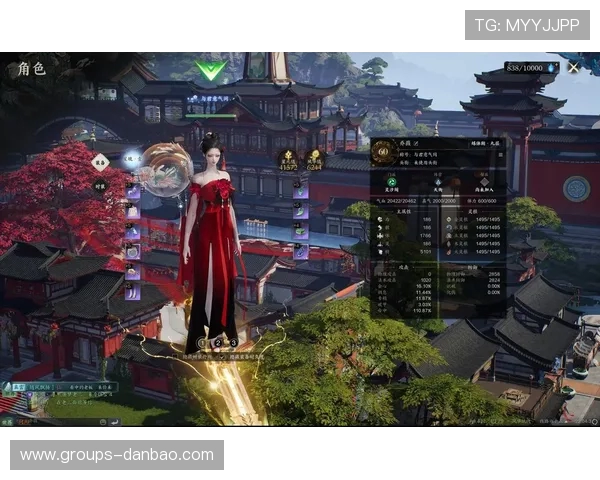Viewport: 600px width, 480px height.
Task: Click the topmost right-column equipment slot
Action: tap(301, 191)
